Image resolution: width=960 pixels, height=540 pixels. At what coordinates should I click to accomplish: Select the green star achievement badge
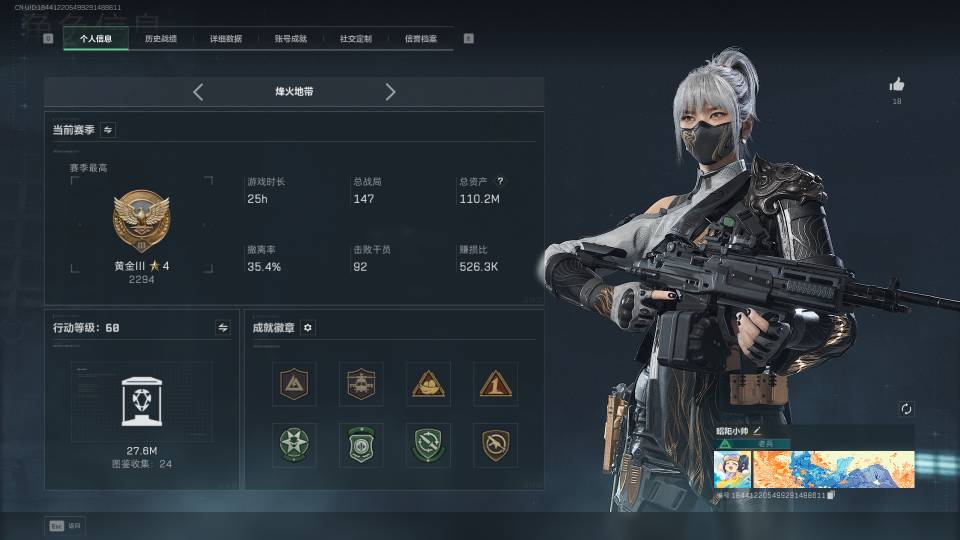click(x=294, y=445)
